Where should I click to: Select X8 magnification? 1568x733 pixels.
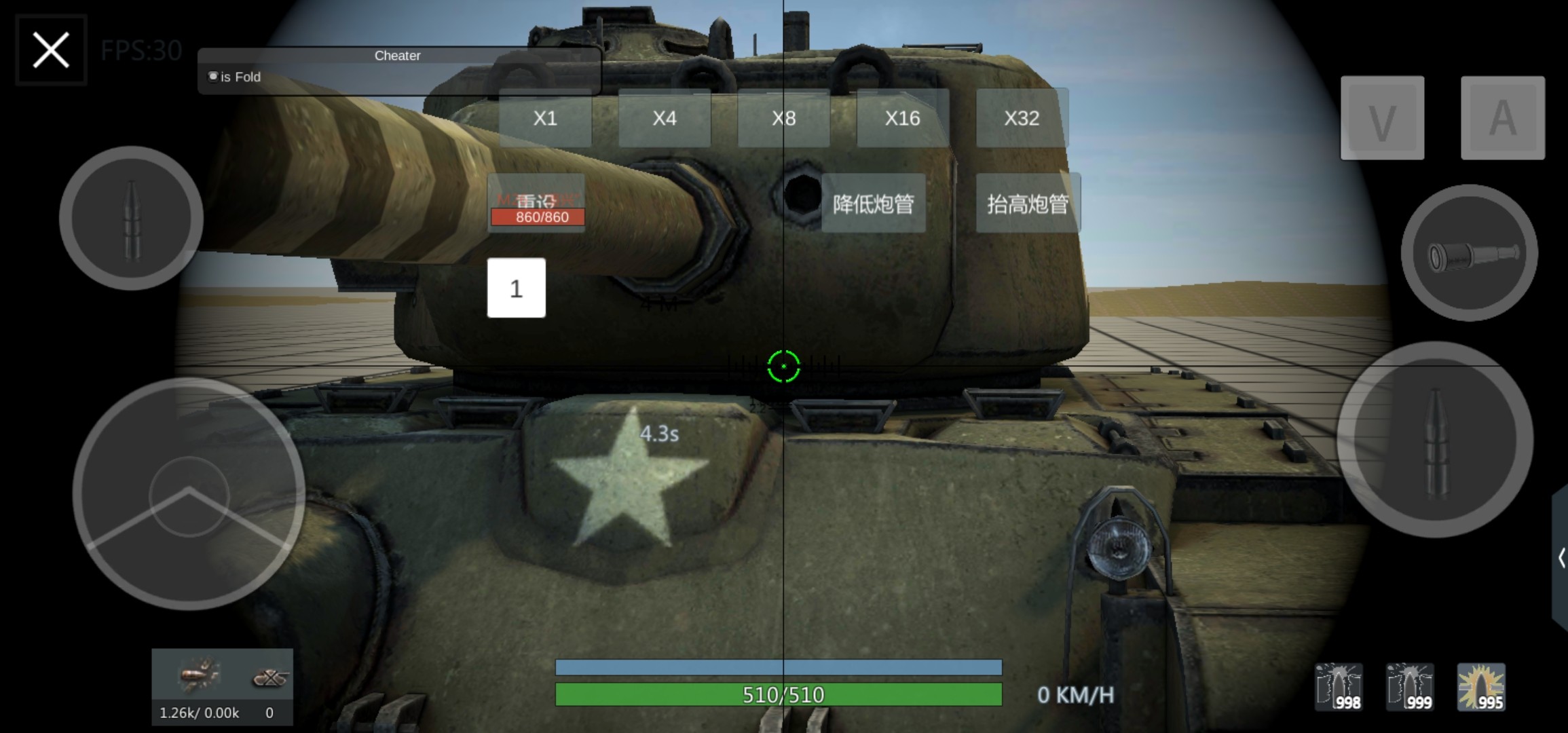click(x=783, y=118)
